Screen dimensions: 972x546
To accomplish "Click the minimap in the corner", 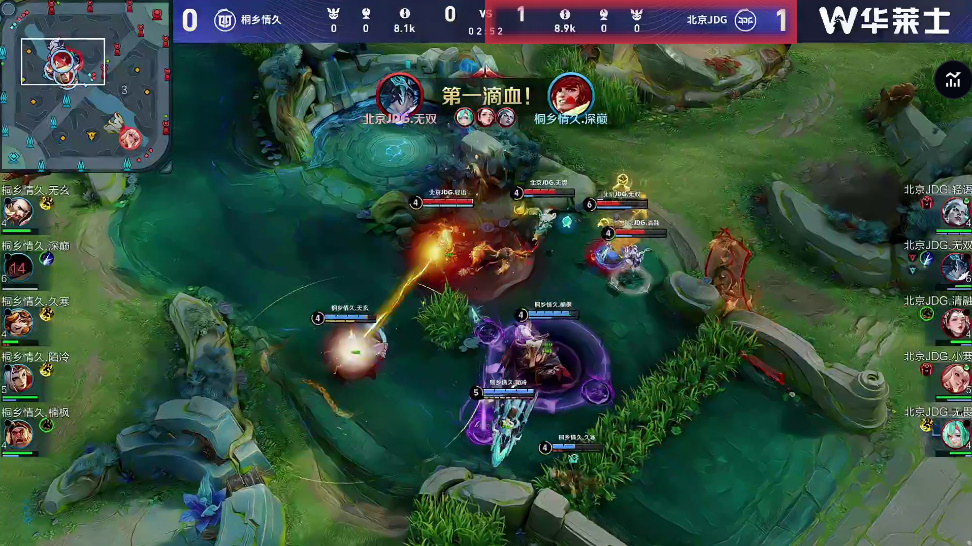I will click(84, 86).
